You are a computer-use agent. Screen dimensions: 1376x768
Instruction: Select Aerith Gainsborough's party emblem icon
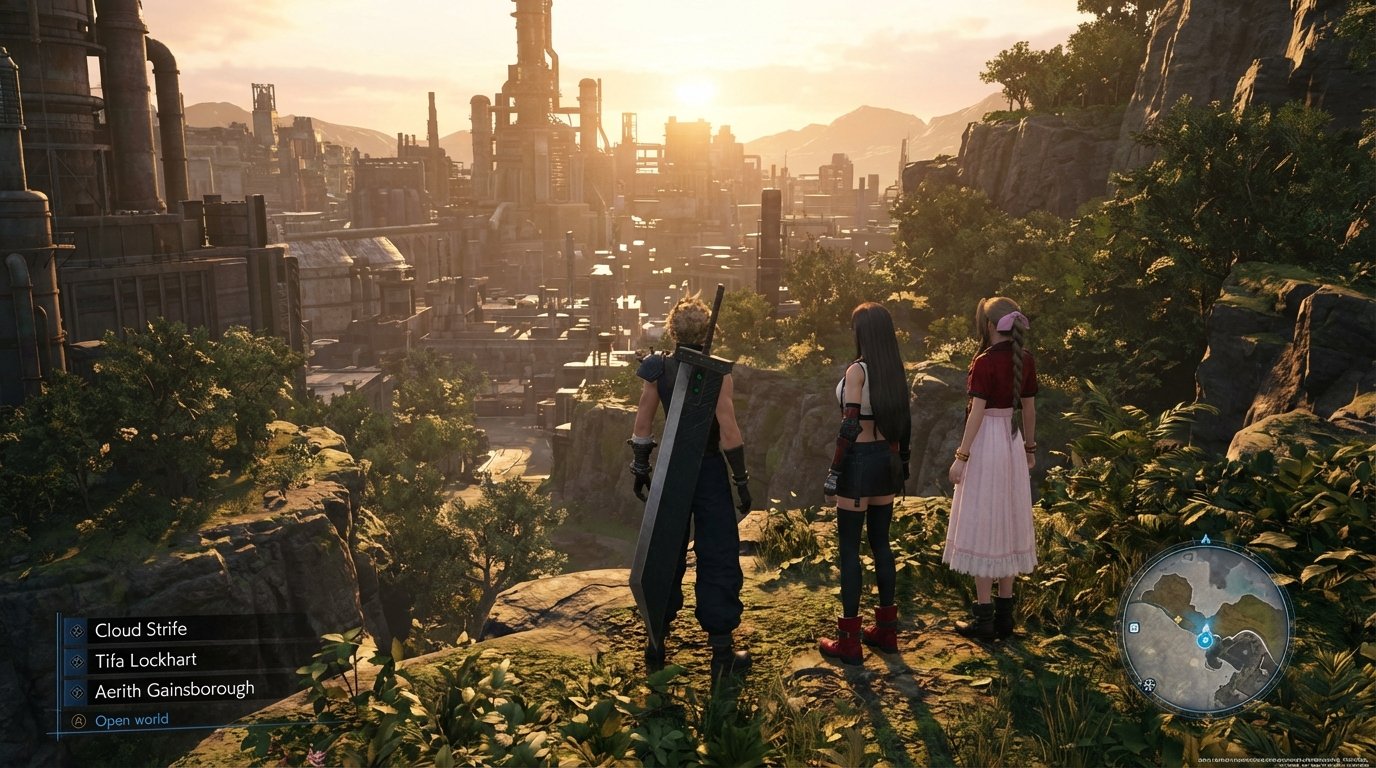click(77, 690)
